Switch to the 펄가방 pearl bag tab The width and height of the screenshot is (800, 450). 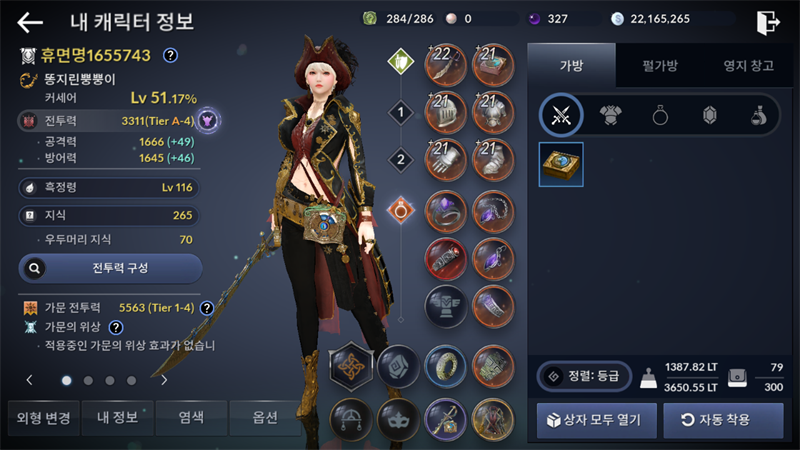point(659,66)
